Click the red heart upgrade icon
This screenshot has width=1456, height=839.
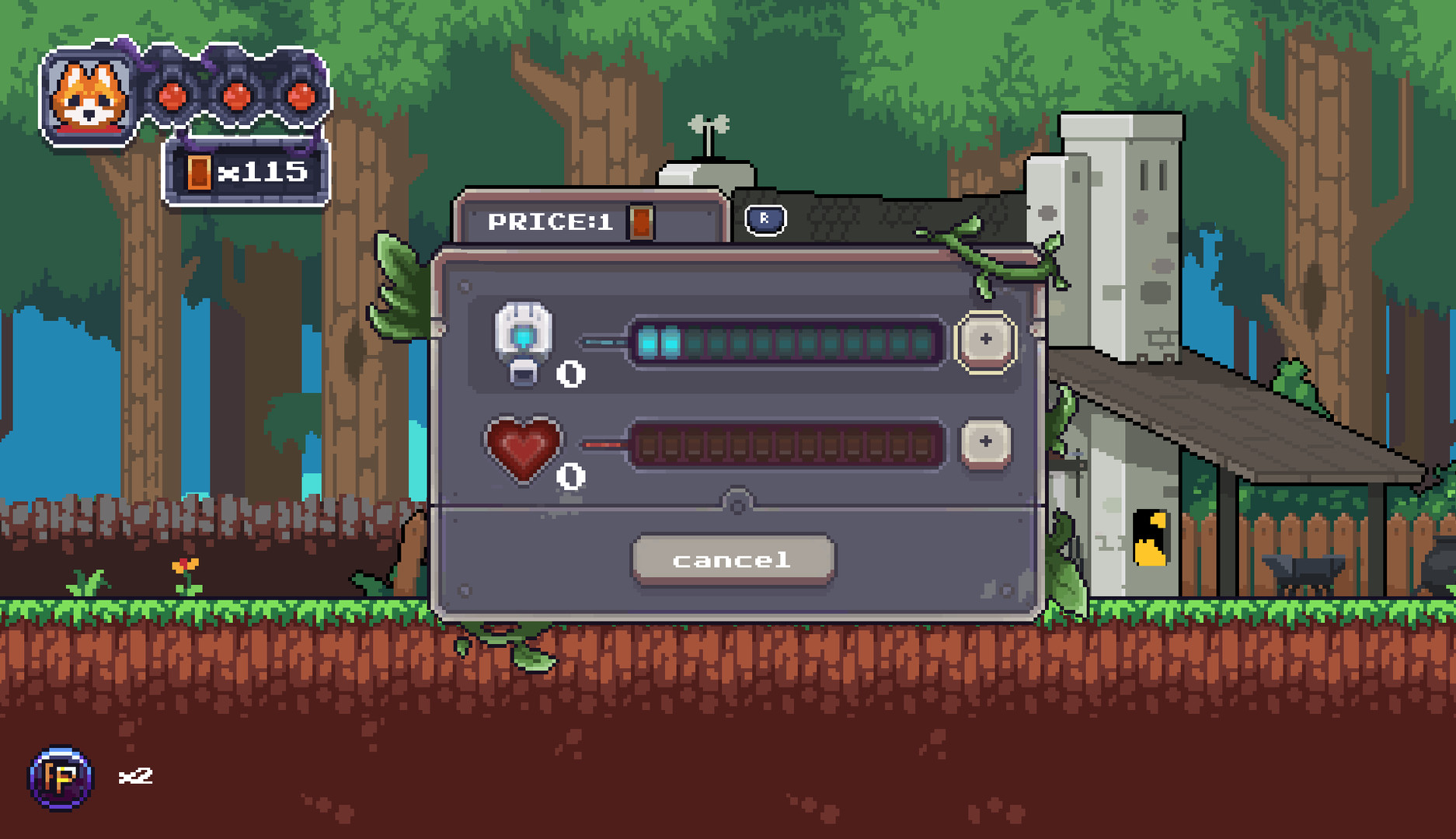coord(523,451)
